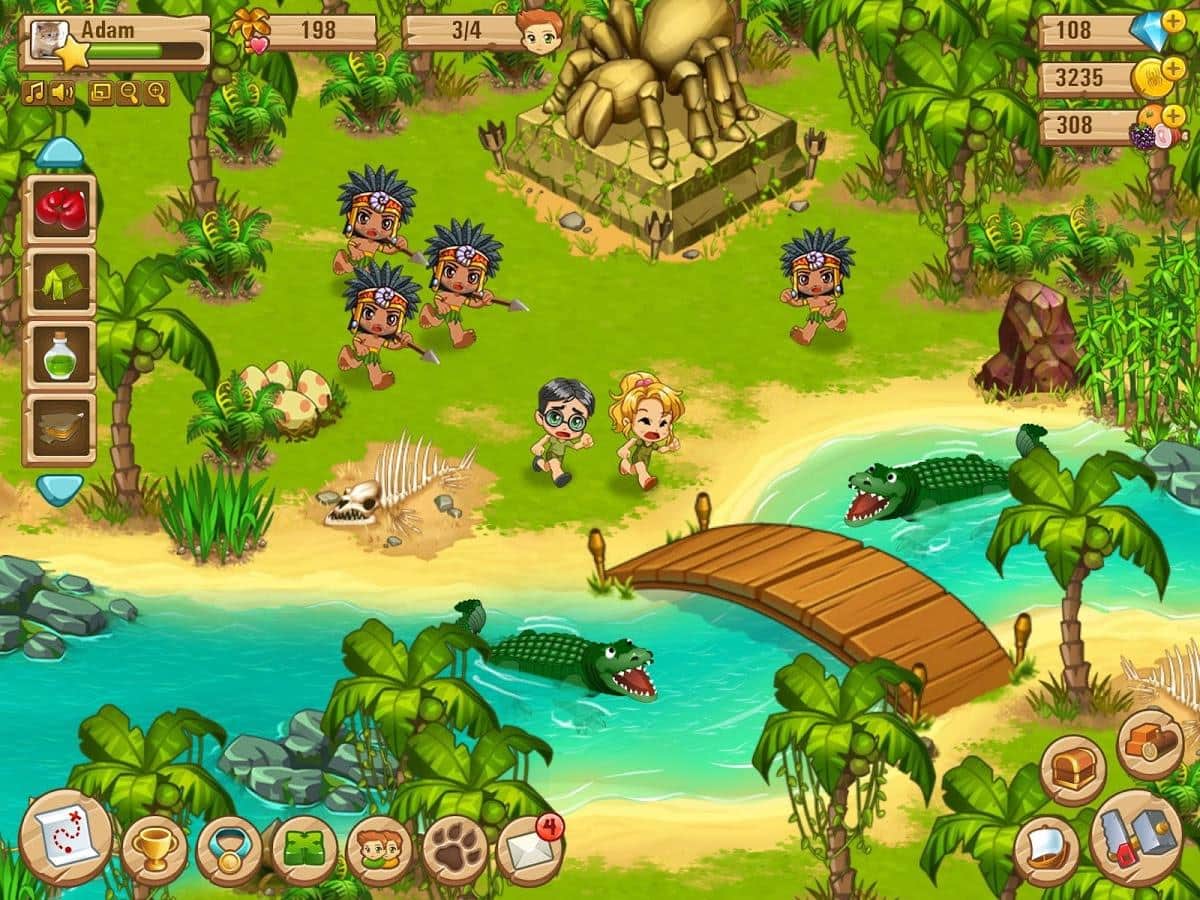
Task: Open the mail envelope with 4 notifications
Action: point(528,850)
